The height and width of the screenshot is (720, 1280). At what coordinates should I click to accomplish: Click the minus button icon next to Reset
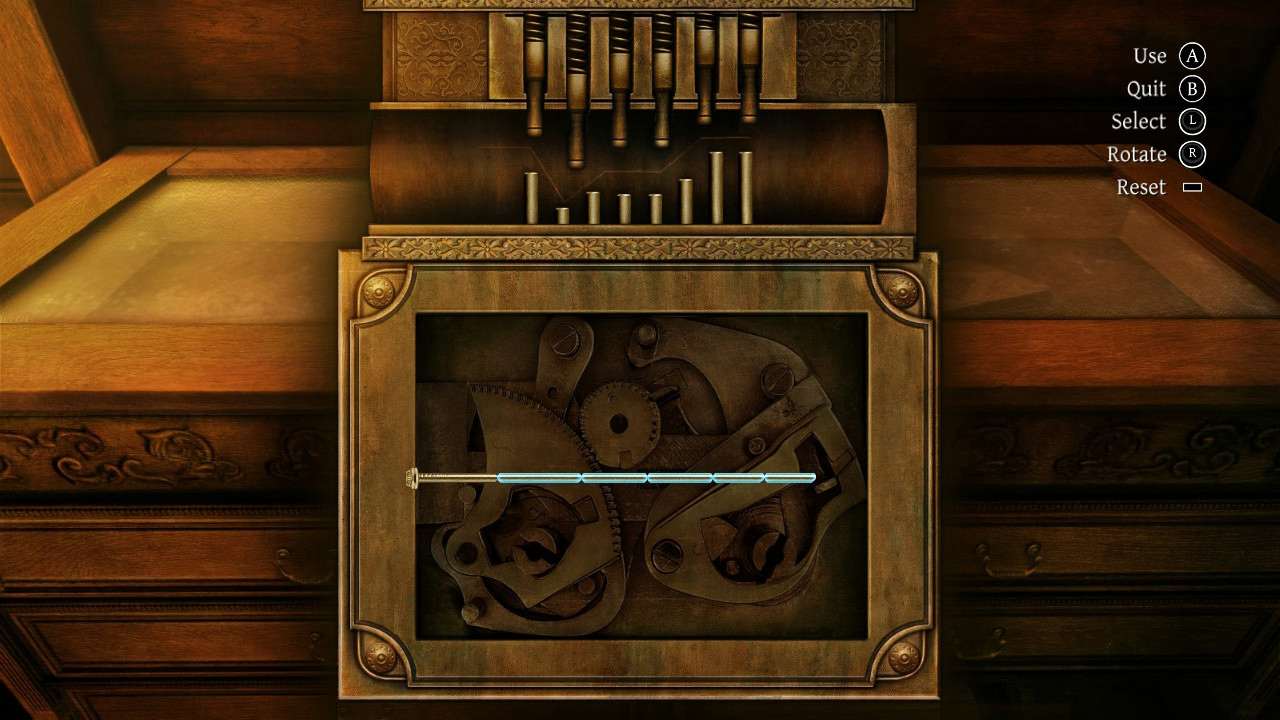1191,187
